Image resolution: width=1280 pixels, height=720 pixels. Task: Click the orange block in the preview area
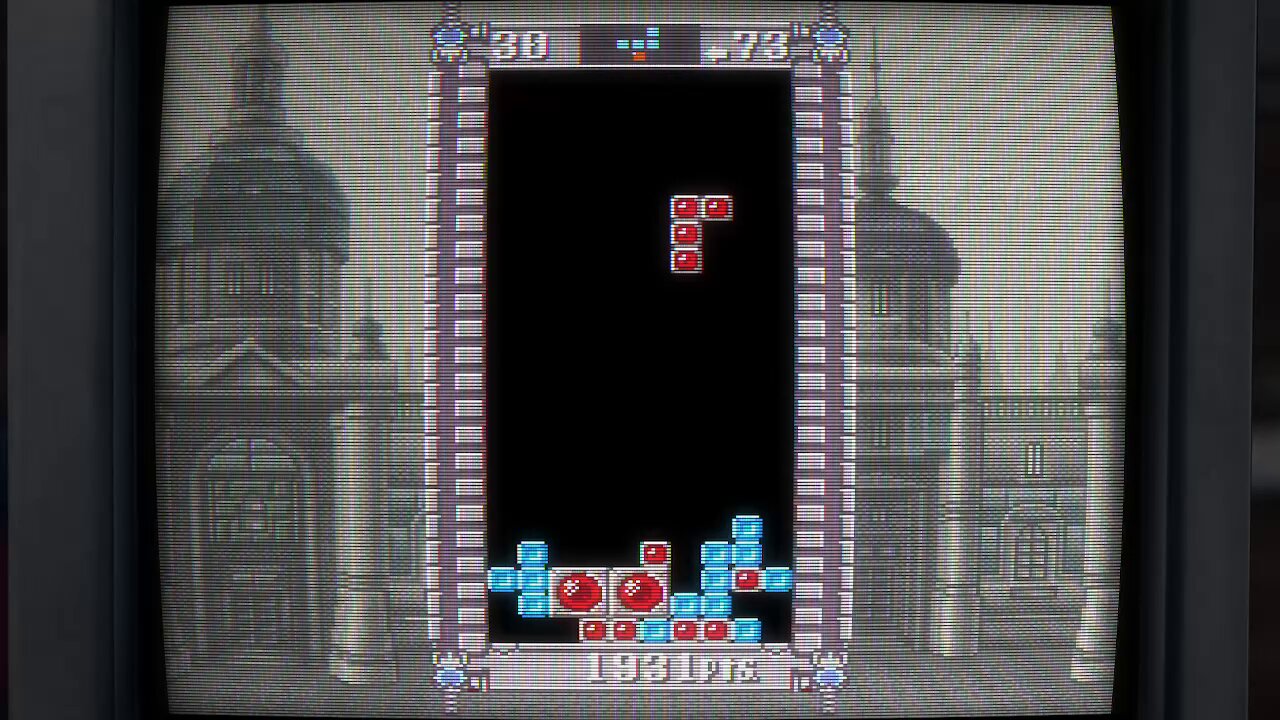(x=640, y=55)
